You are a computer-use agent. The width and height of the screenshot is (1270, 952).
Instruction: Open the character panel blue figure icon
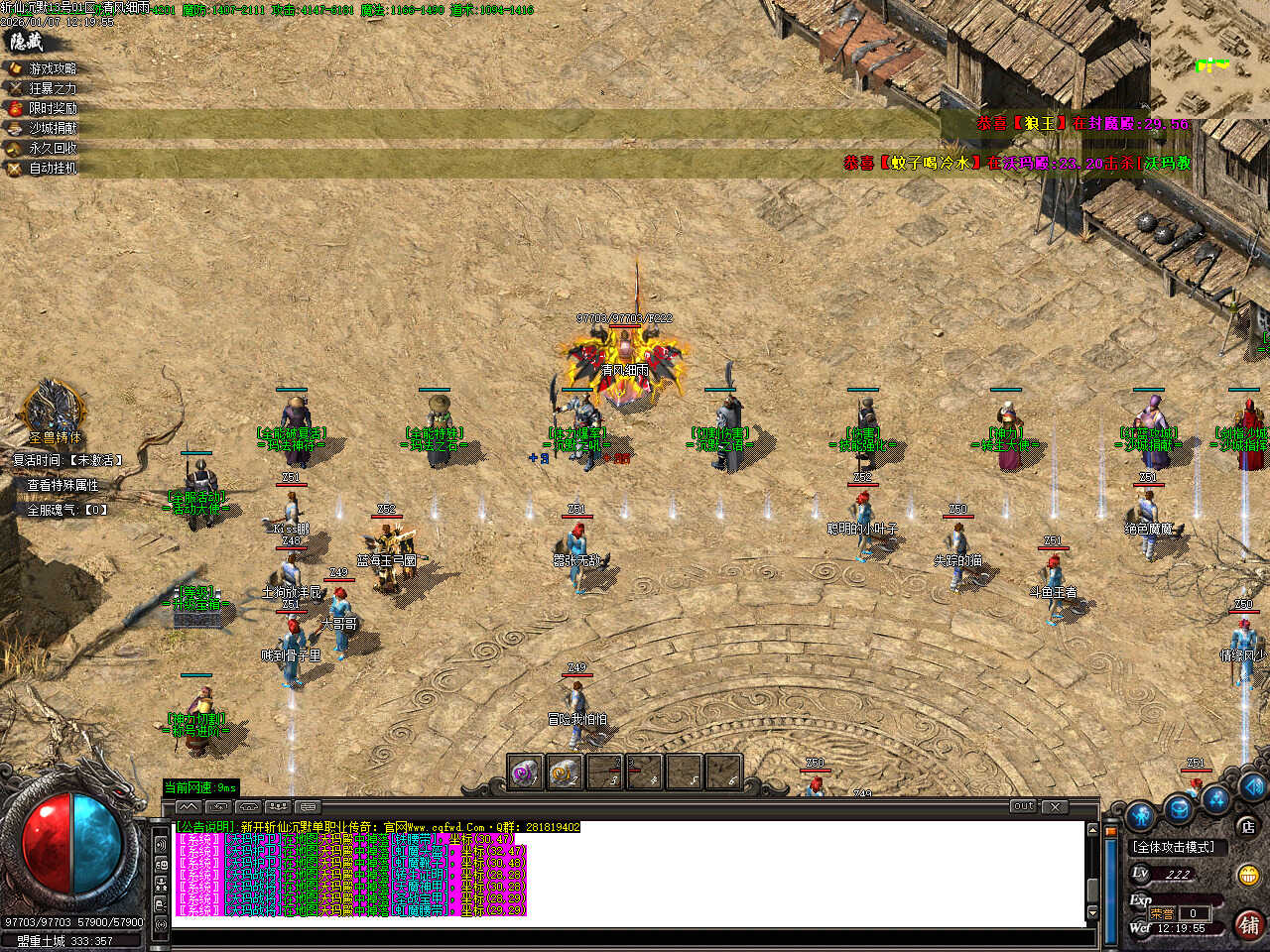1141,815
